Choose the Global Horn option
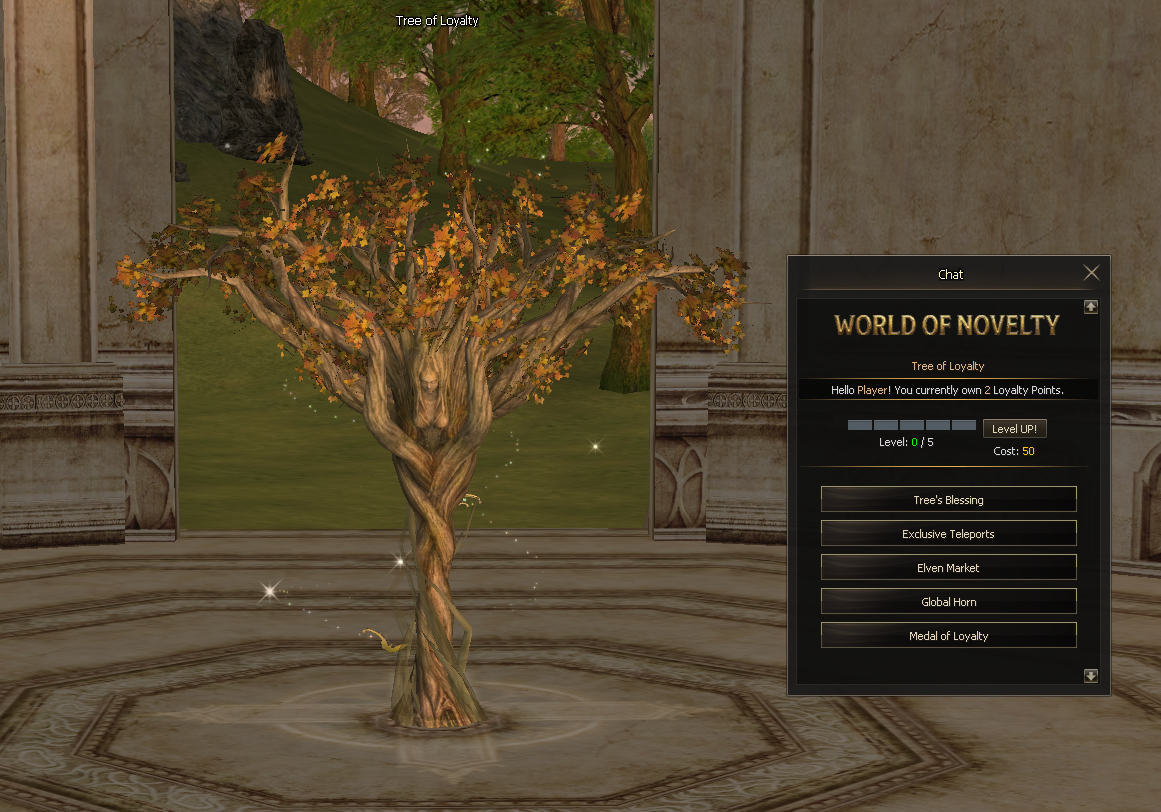1161x812 pixels. pos(948,602)
